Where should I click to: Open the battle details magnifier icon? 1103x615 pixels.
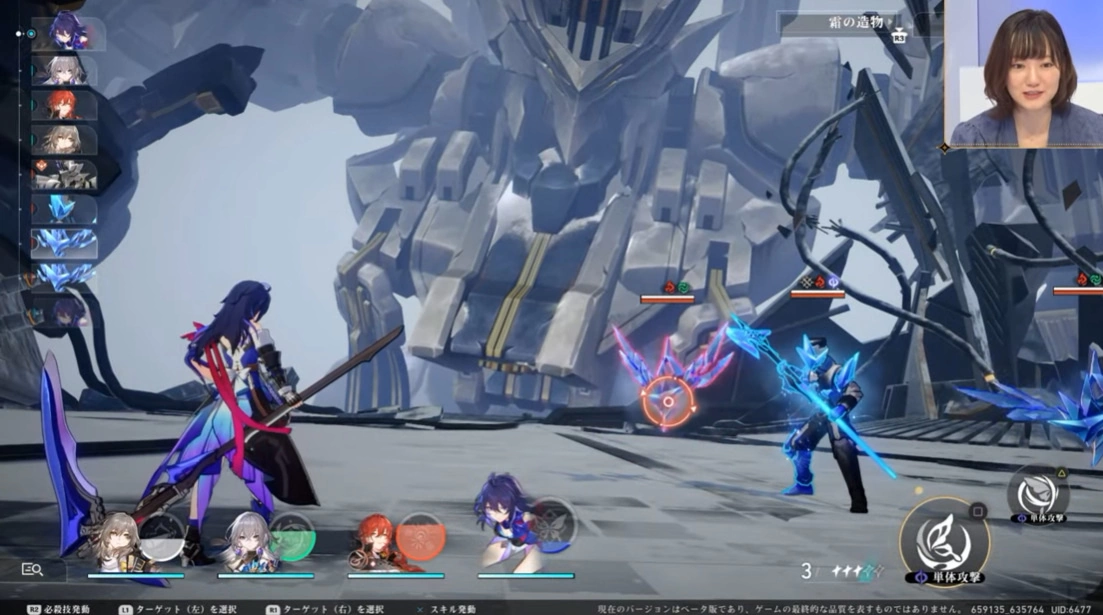[x=32, y=569]
